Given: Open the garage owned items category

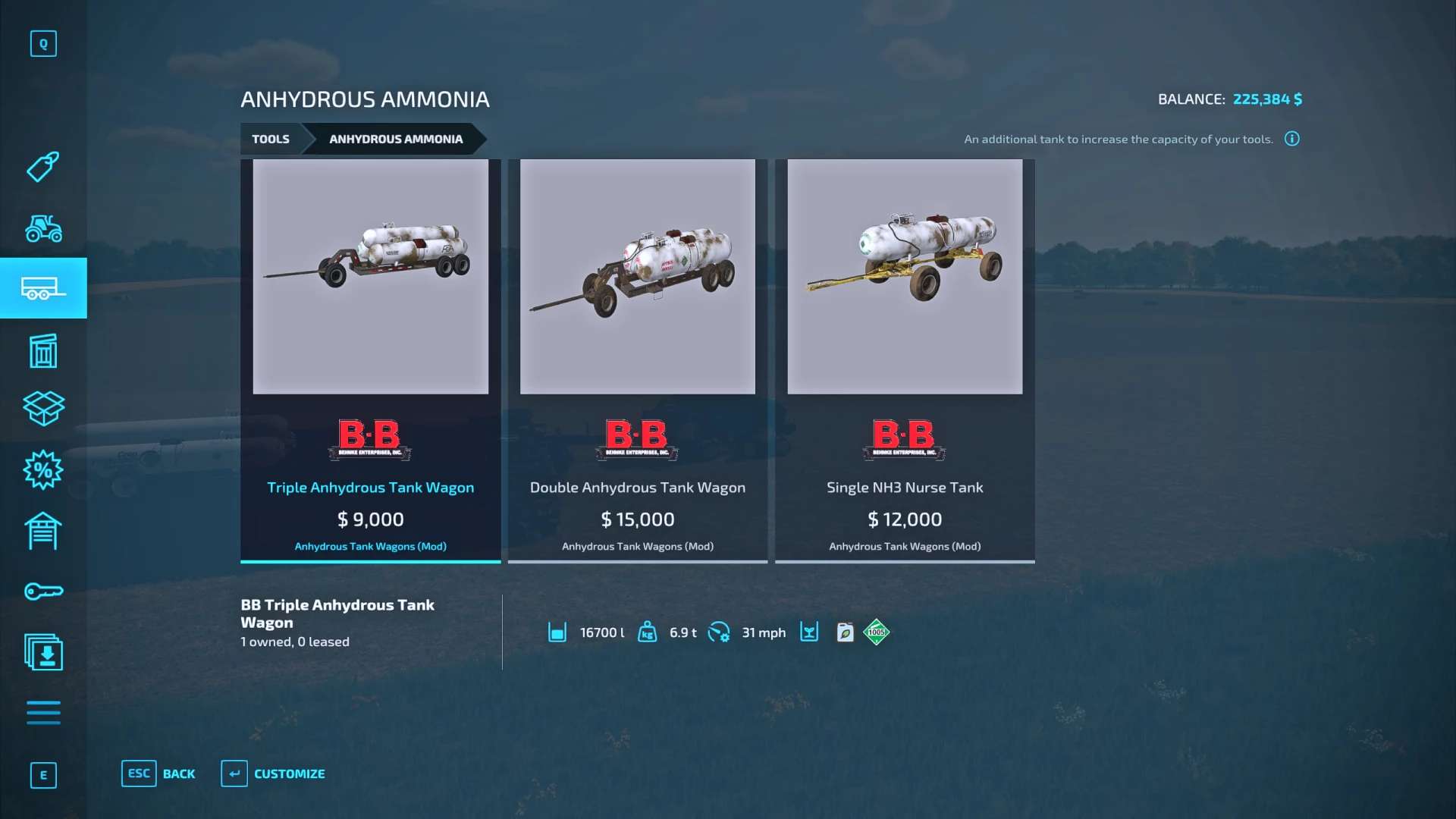Looking at the screenshot, I should click(43, 531).
